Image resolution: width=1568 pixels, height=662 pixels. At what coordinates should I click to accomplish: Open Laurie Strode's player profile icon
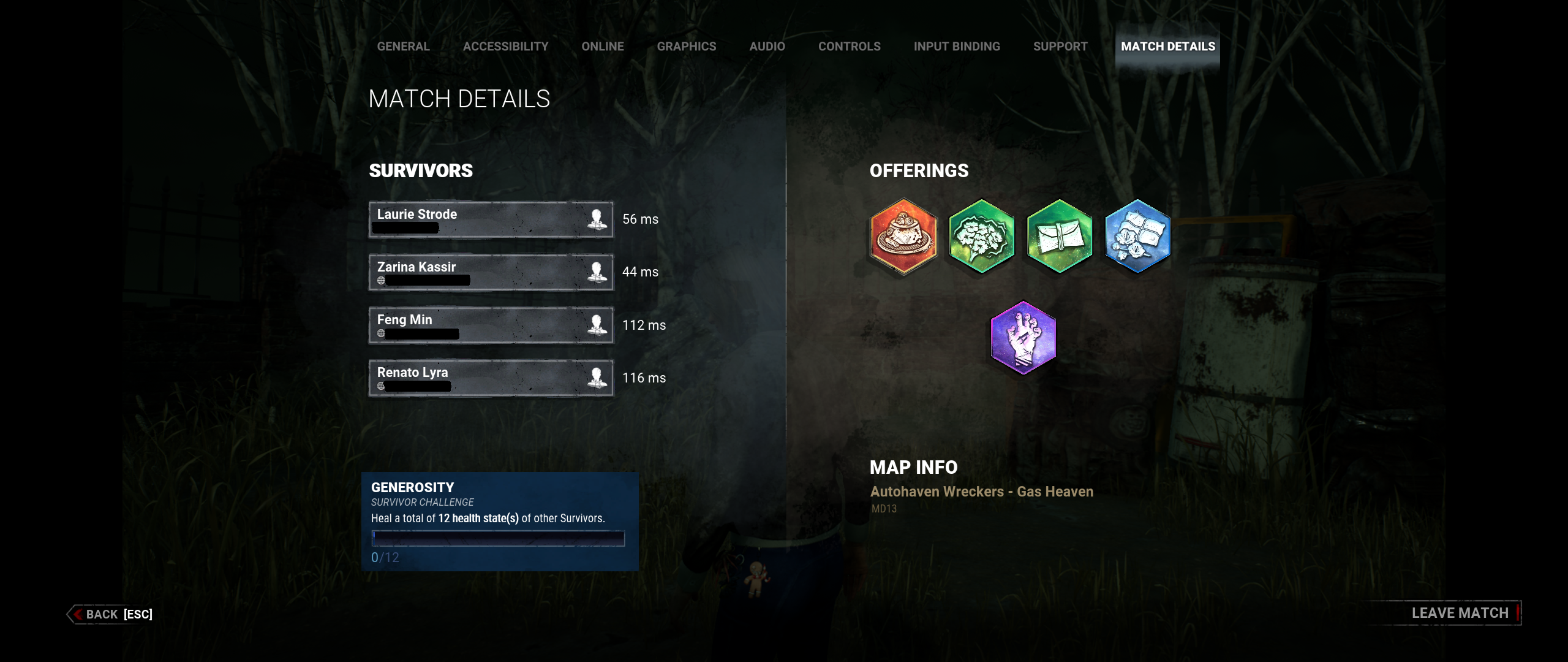tap(595, 219)
